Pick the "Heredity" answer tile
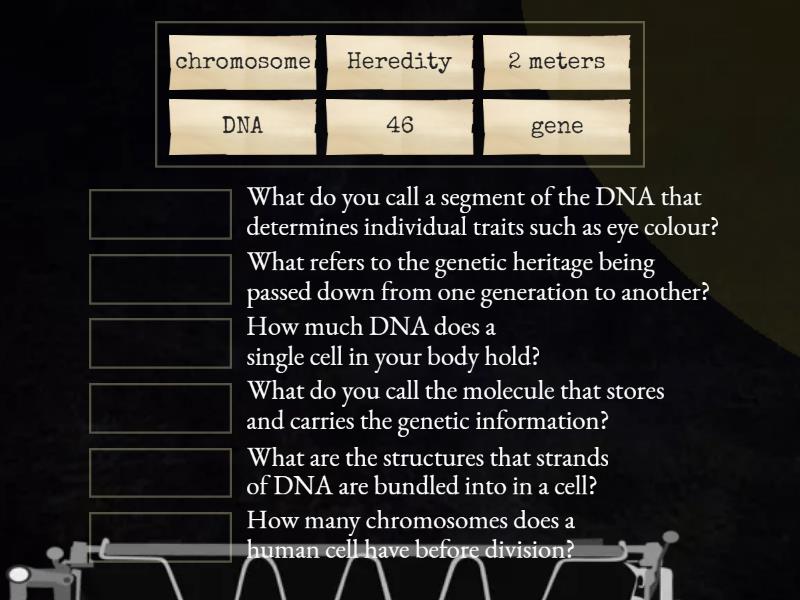Screen dimensions: 800x600 (x=399, y=62)
